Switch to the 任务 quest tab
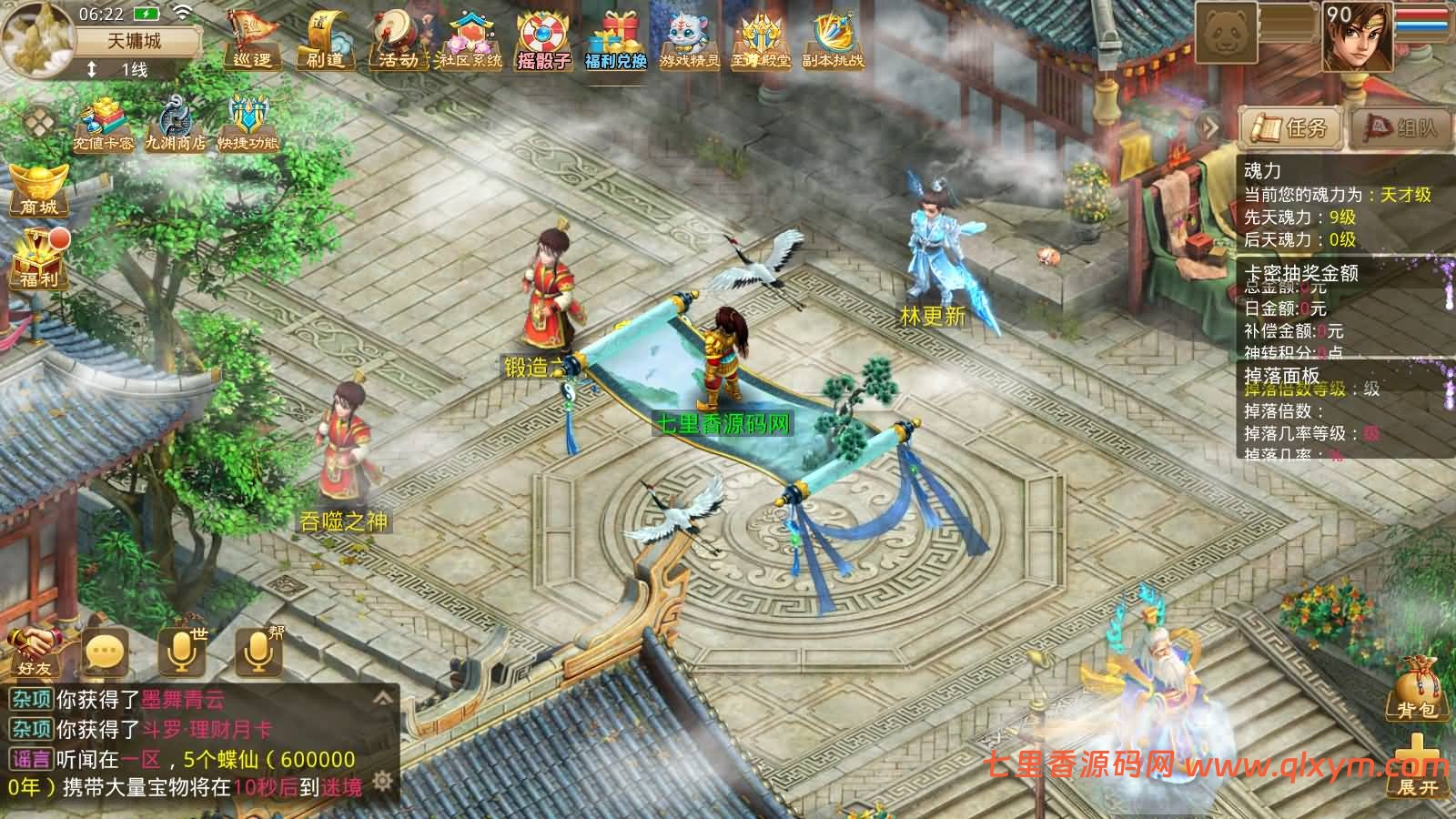 click(1290, 127)
